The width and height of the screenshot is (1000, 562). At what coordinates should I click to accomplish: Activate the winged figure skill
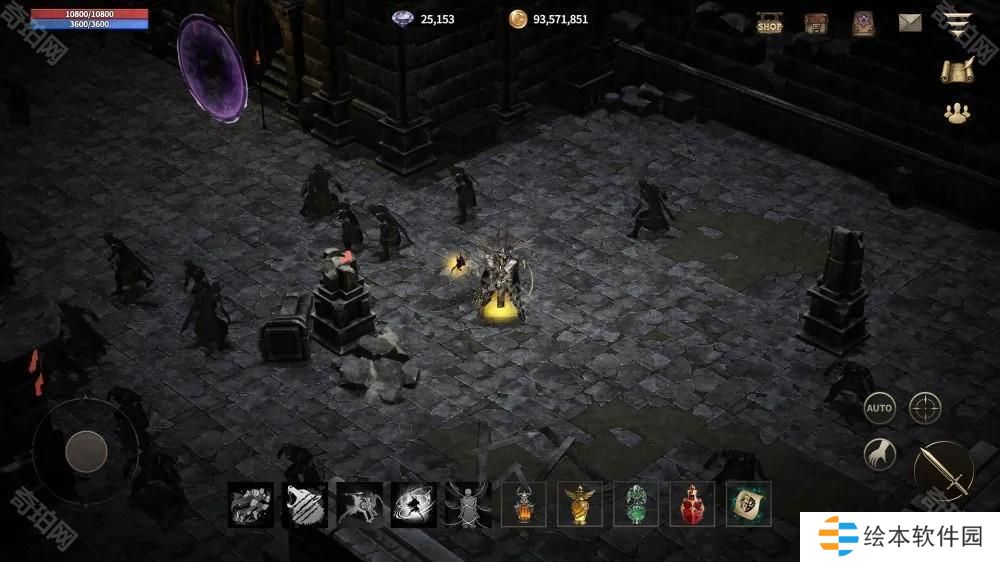(468, 505)
